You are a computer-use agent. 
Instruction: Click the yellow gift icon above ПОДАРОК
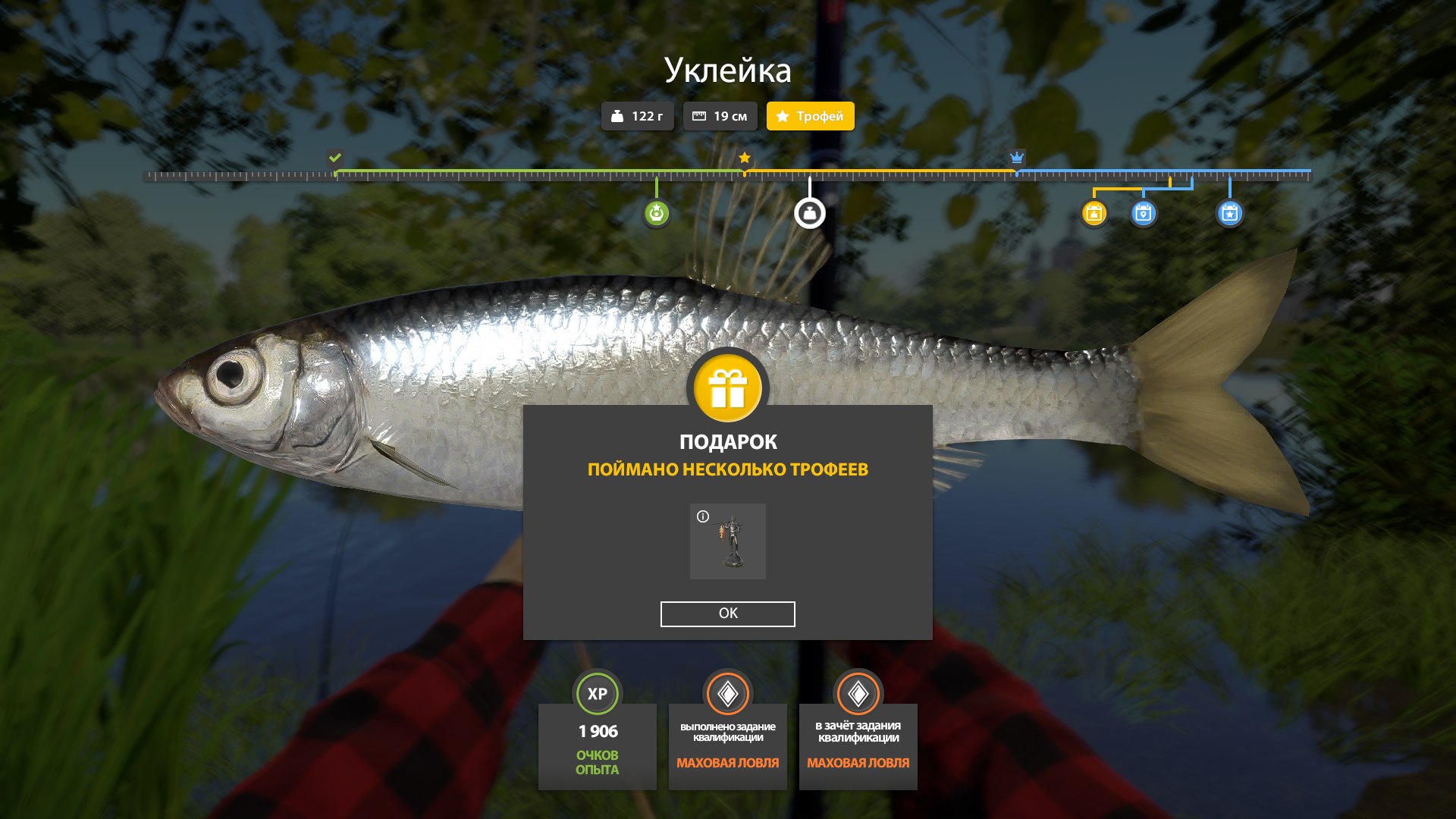click(727, 388)
